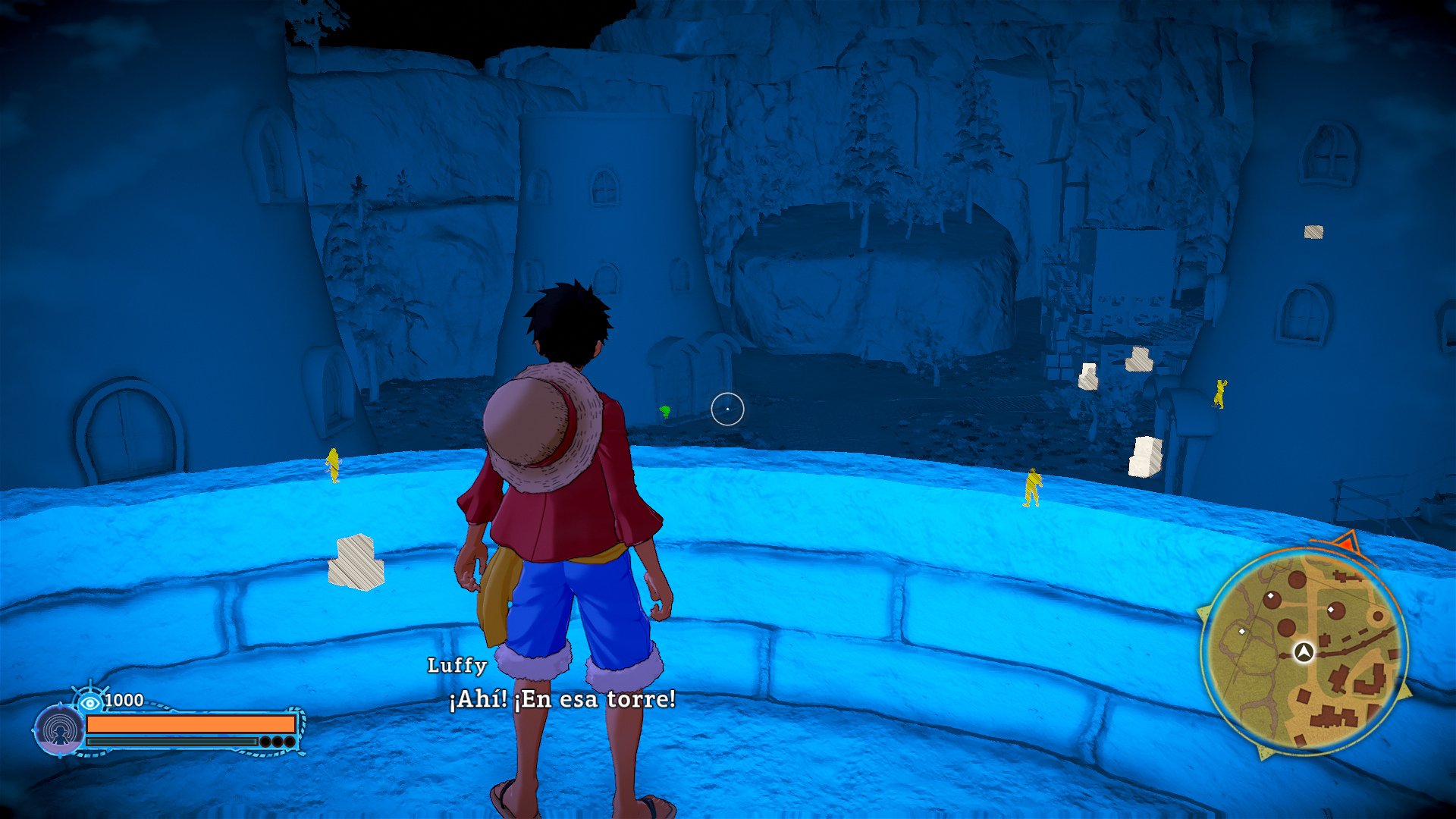This screenshot has height=819, width=1456.
Task: Click the green pickup marker beside the tower door
Action: [664, 412]
